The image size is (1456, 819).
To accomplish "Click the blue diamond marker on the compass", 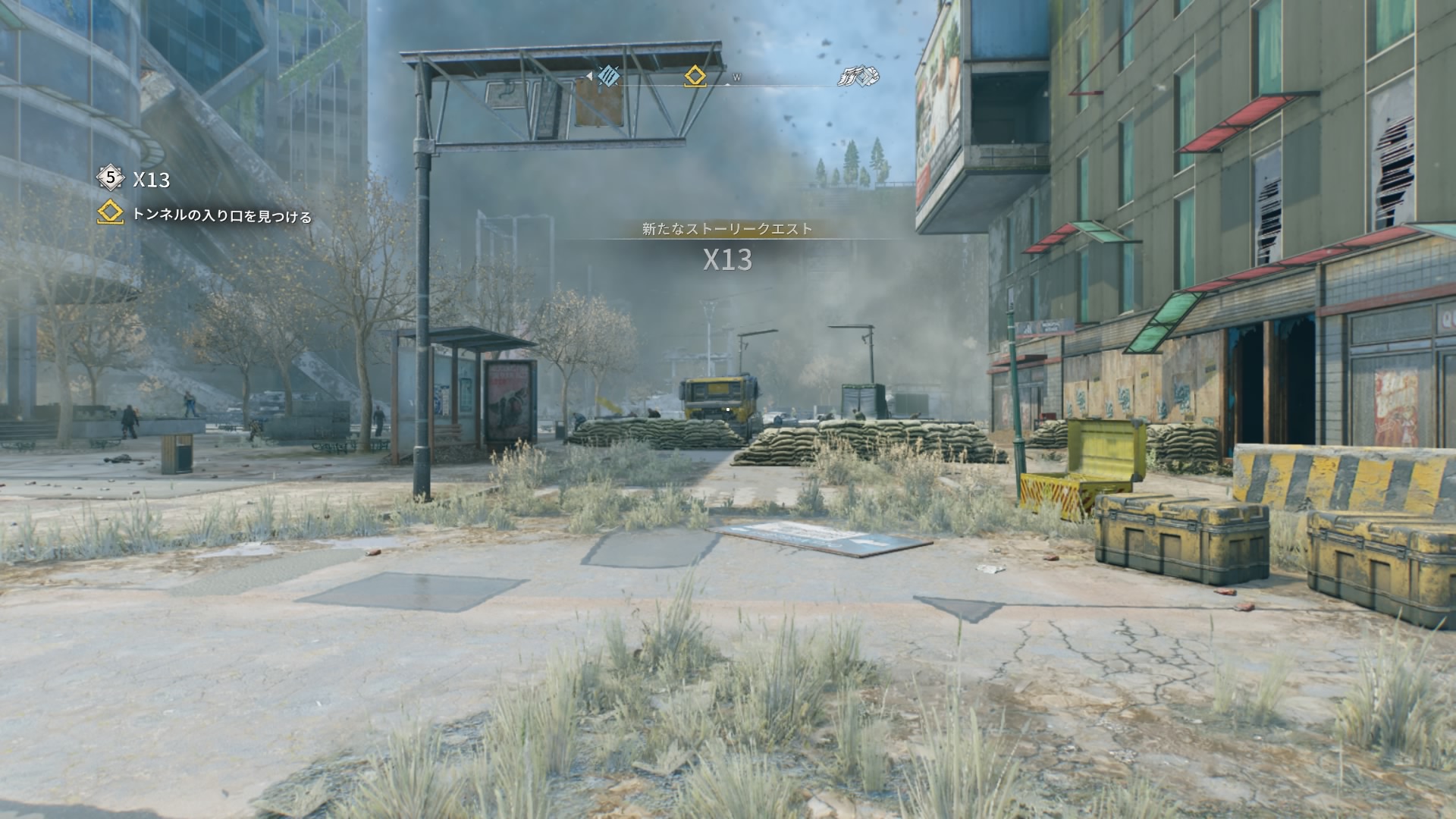I will [608, 76].
